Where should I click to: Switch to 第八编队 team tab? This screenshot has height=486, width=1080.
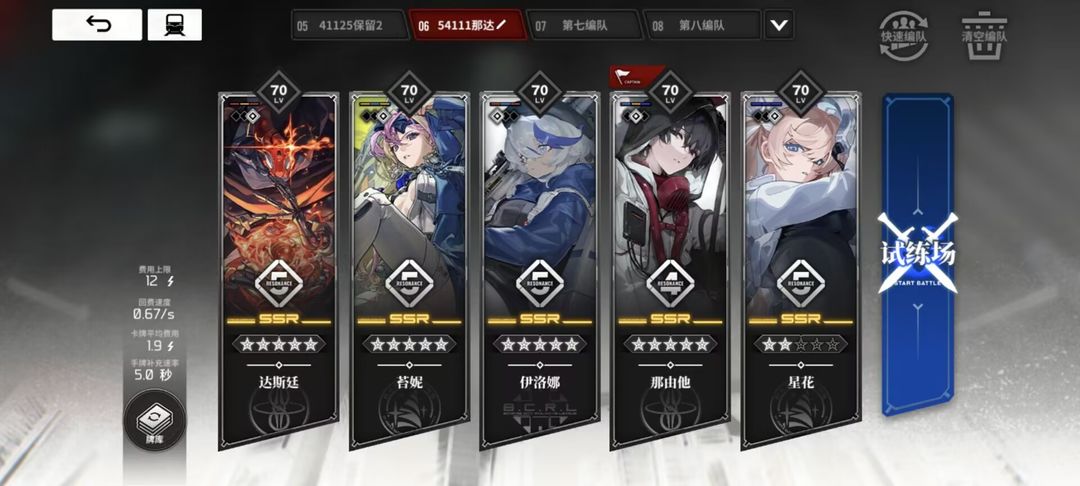tap(698, 25)
